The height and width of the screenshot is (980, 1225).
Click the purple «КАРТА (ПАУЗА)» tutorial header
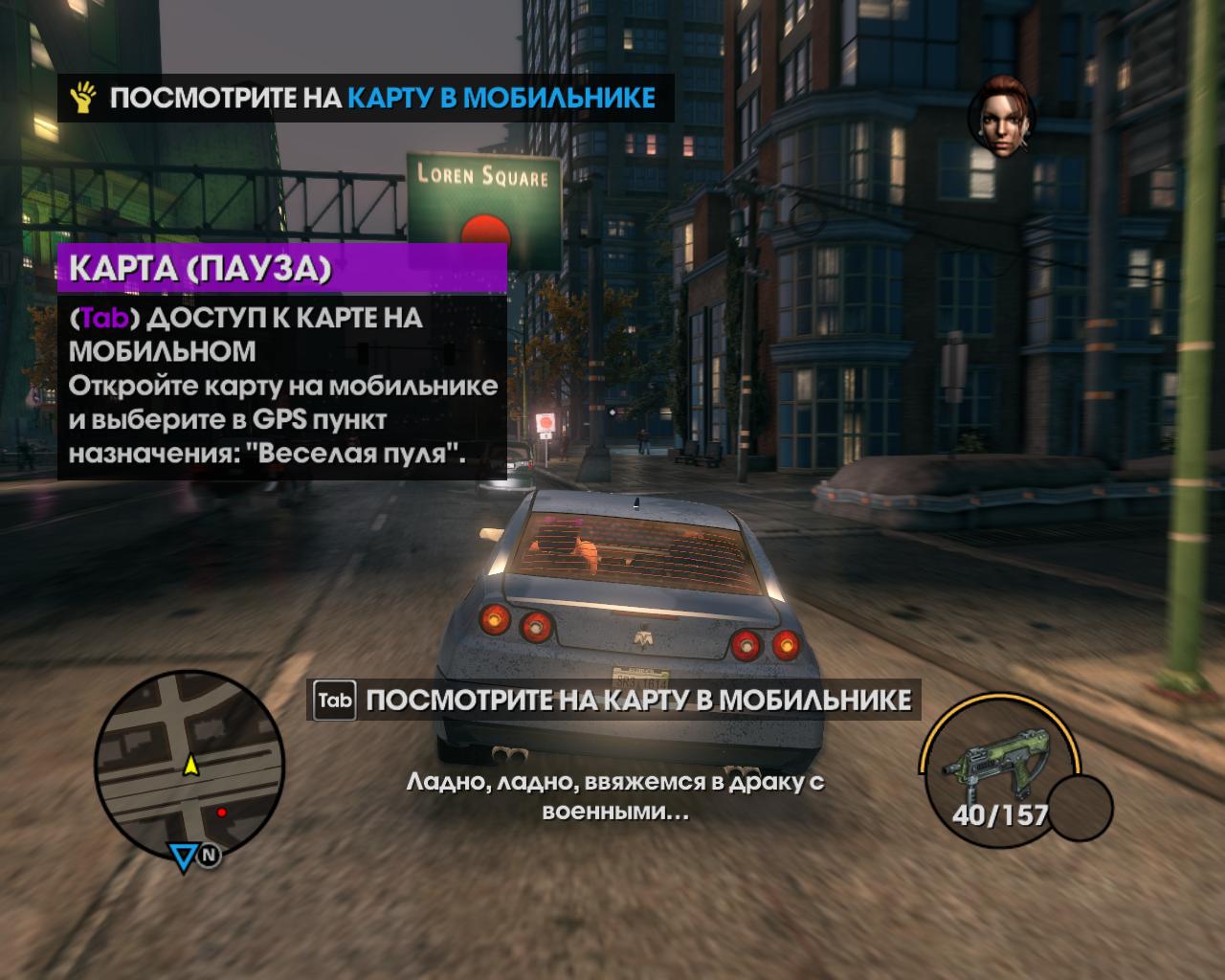(282, 269)
